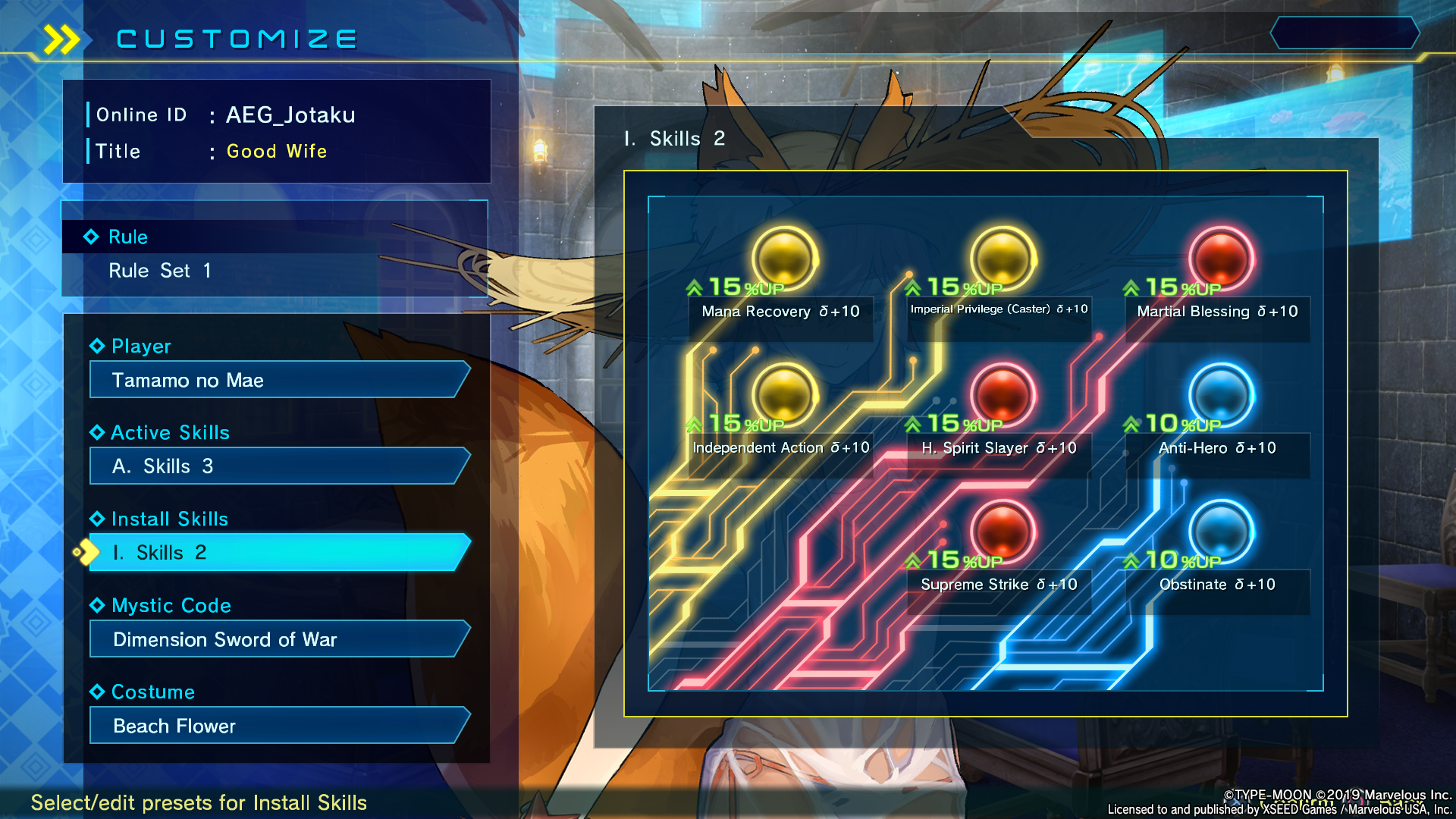Select the I. Skills 2 install preset
Screen dimensions: 1456x819
point(278,553)
